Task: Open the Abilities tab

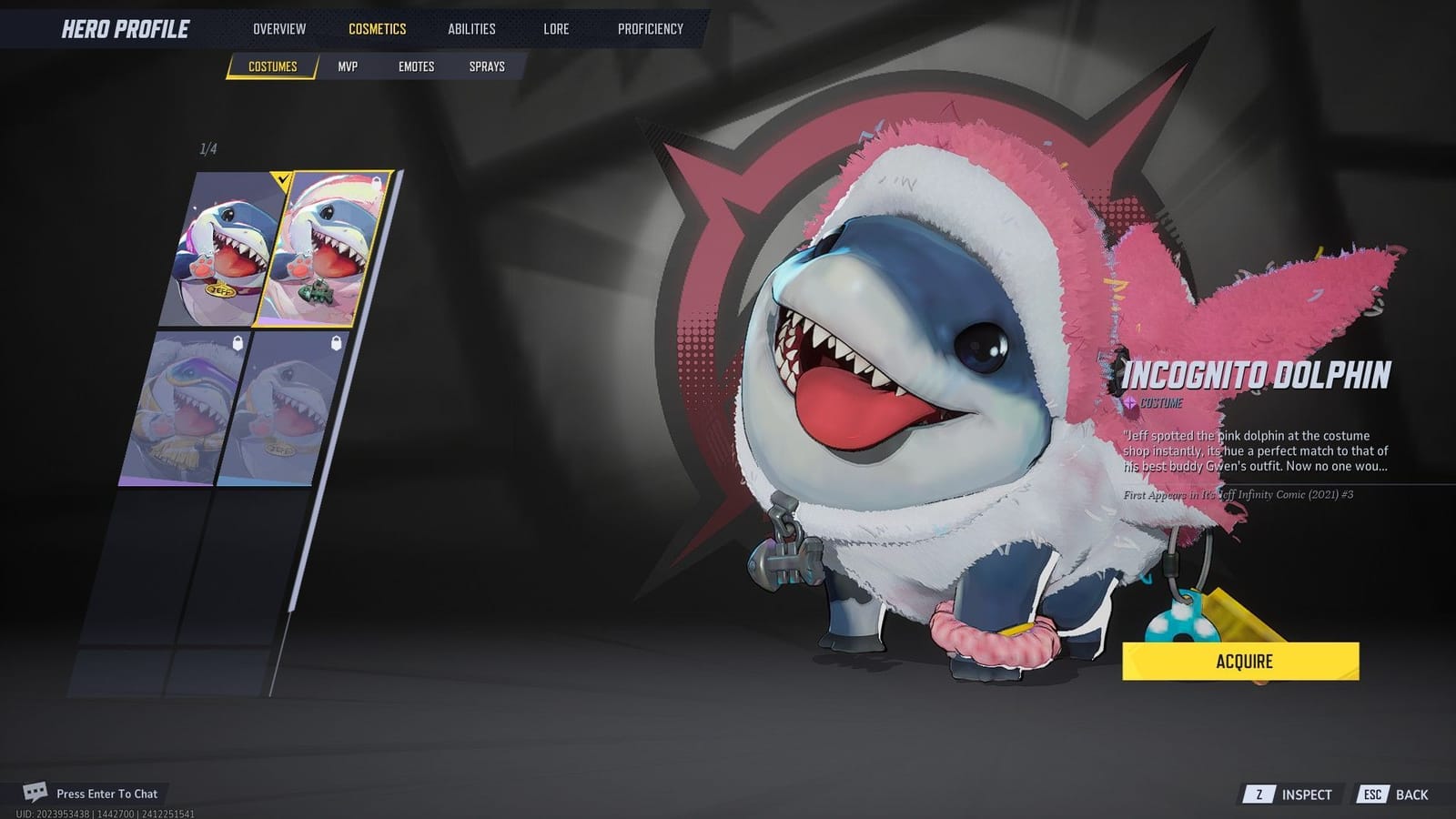Action: (471, 28)
